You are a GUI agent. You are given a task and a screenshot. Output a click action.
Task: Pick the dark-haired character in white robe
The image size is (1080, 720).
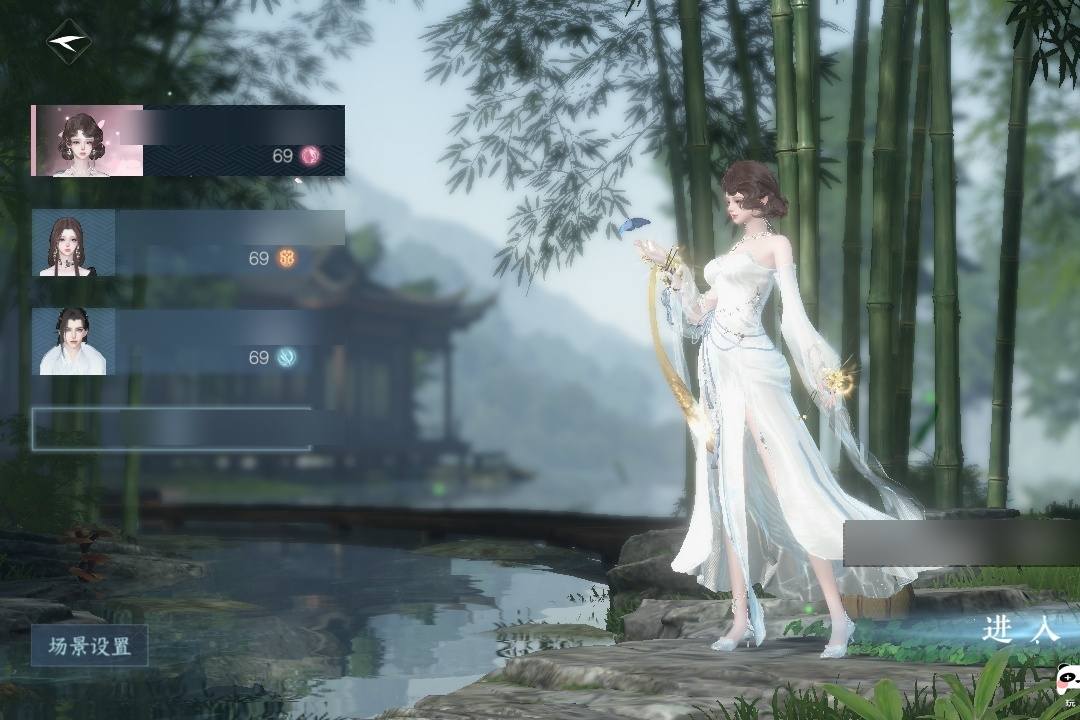(188, 342)
